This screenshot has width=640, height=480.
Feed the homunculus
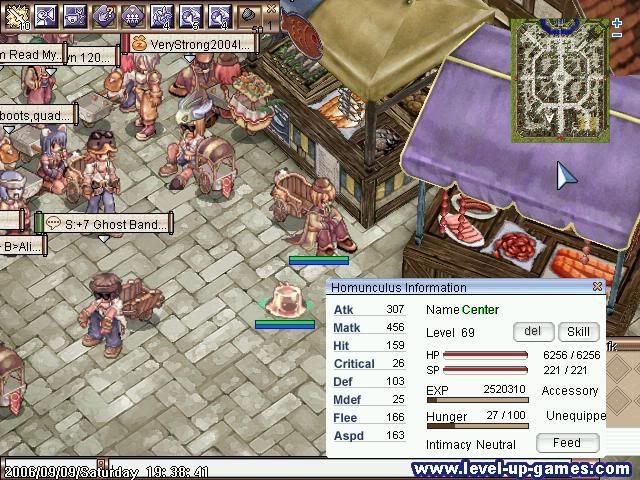tap(566, 442)
